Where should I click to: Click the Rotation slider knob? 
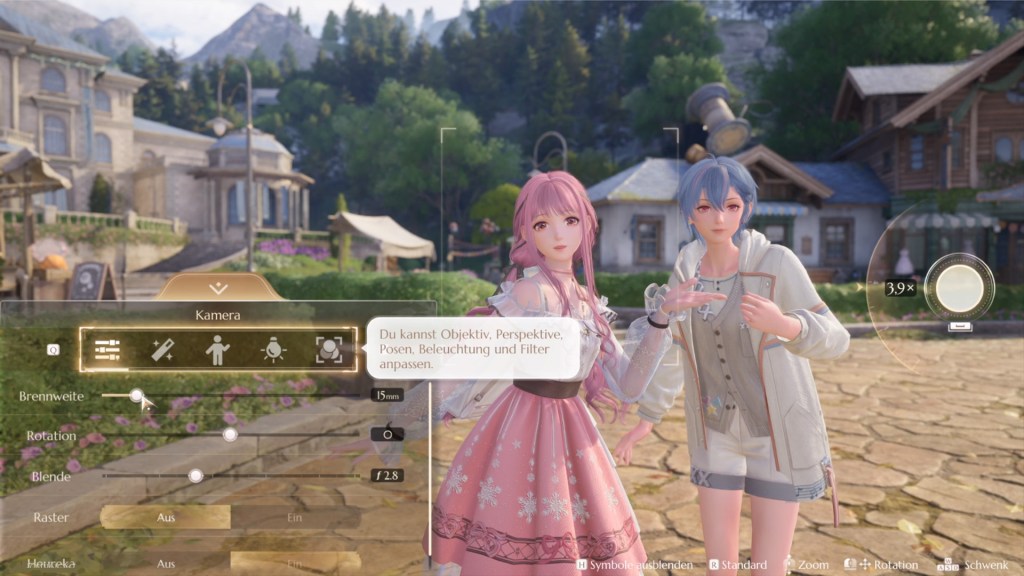pyautogui.click(x=230, y=435)
